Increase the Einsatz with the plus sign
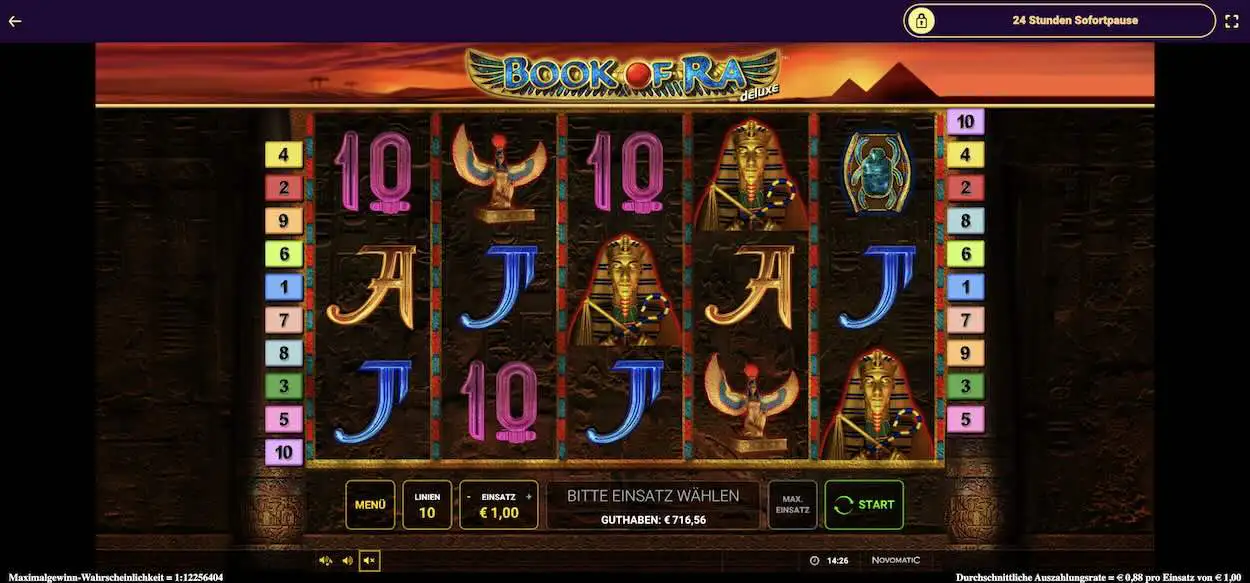1250x583 pixels. click(529, 496)
